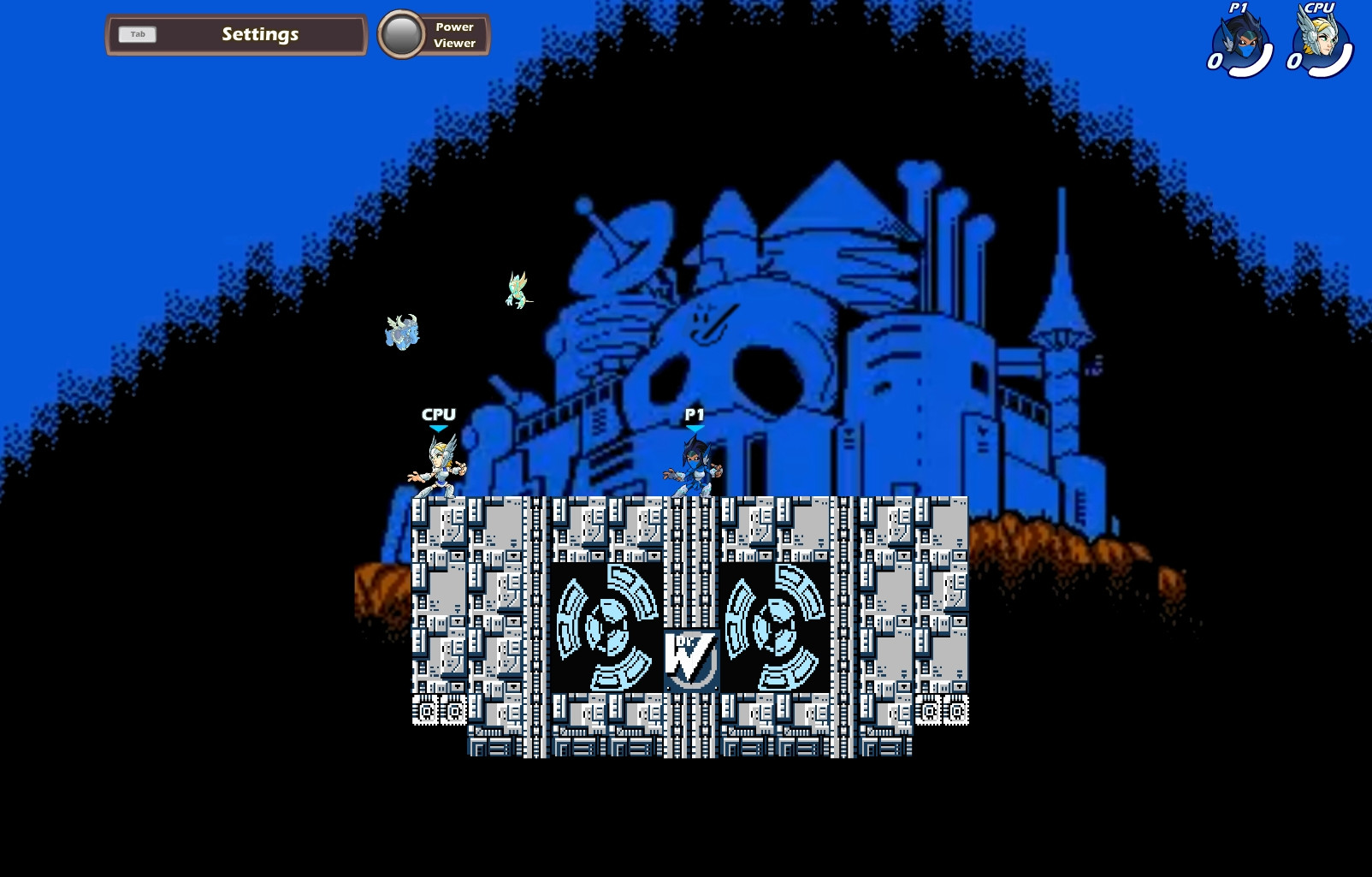This screenshot has height=877, width=1372.
Task: Click the Tab key hint on the Settings bar
Action: (138, 34)
